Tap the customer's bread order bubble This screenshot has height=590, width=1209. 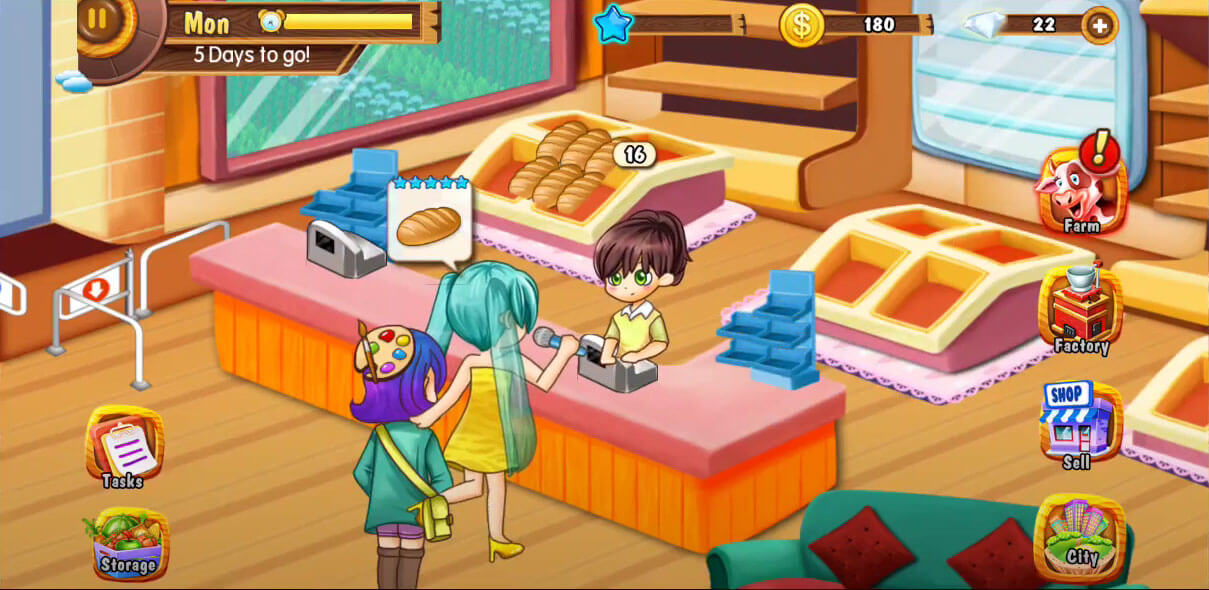429,224
